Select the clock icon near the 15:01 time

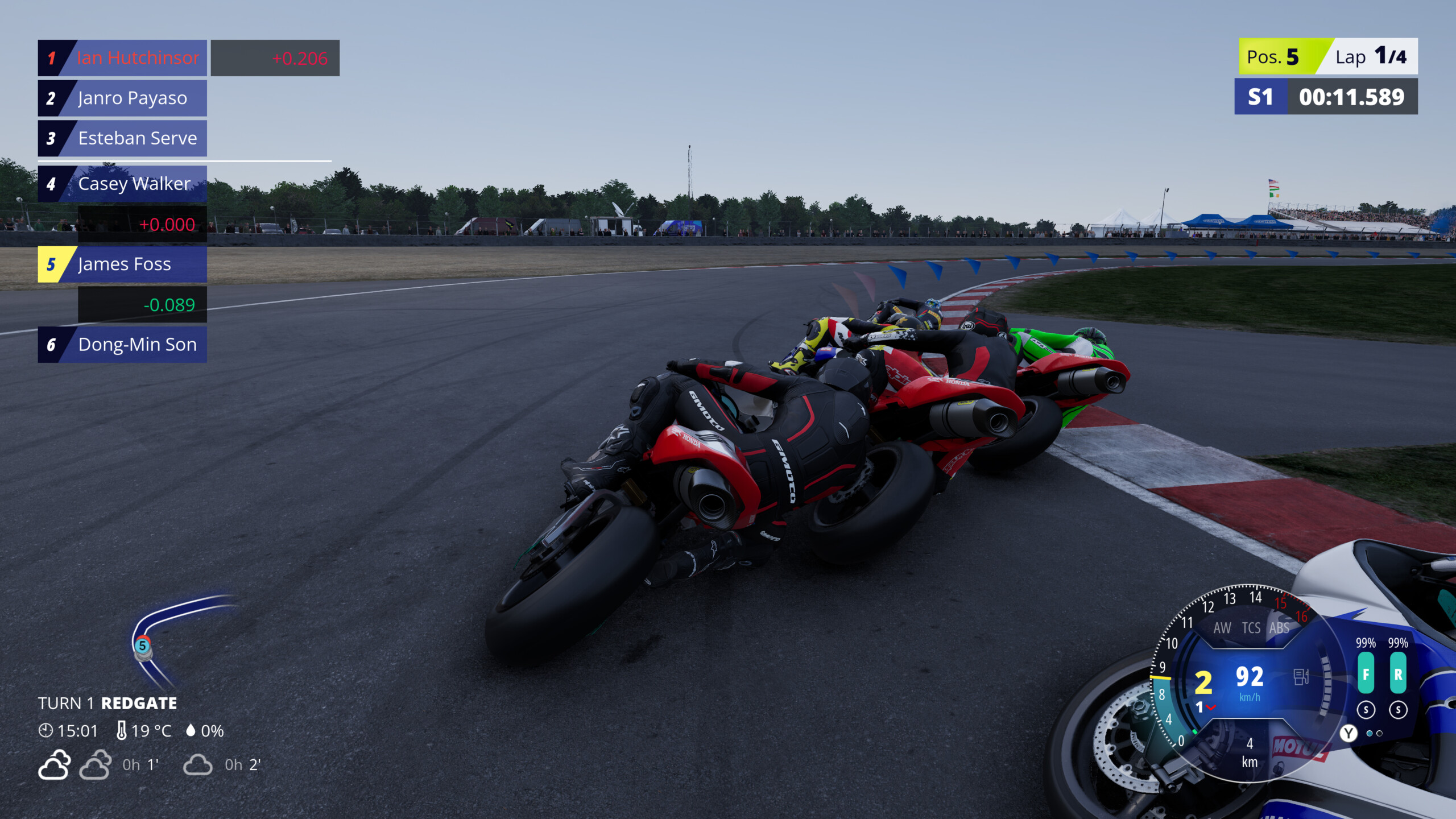(x=45, y=731)
